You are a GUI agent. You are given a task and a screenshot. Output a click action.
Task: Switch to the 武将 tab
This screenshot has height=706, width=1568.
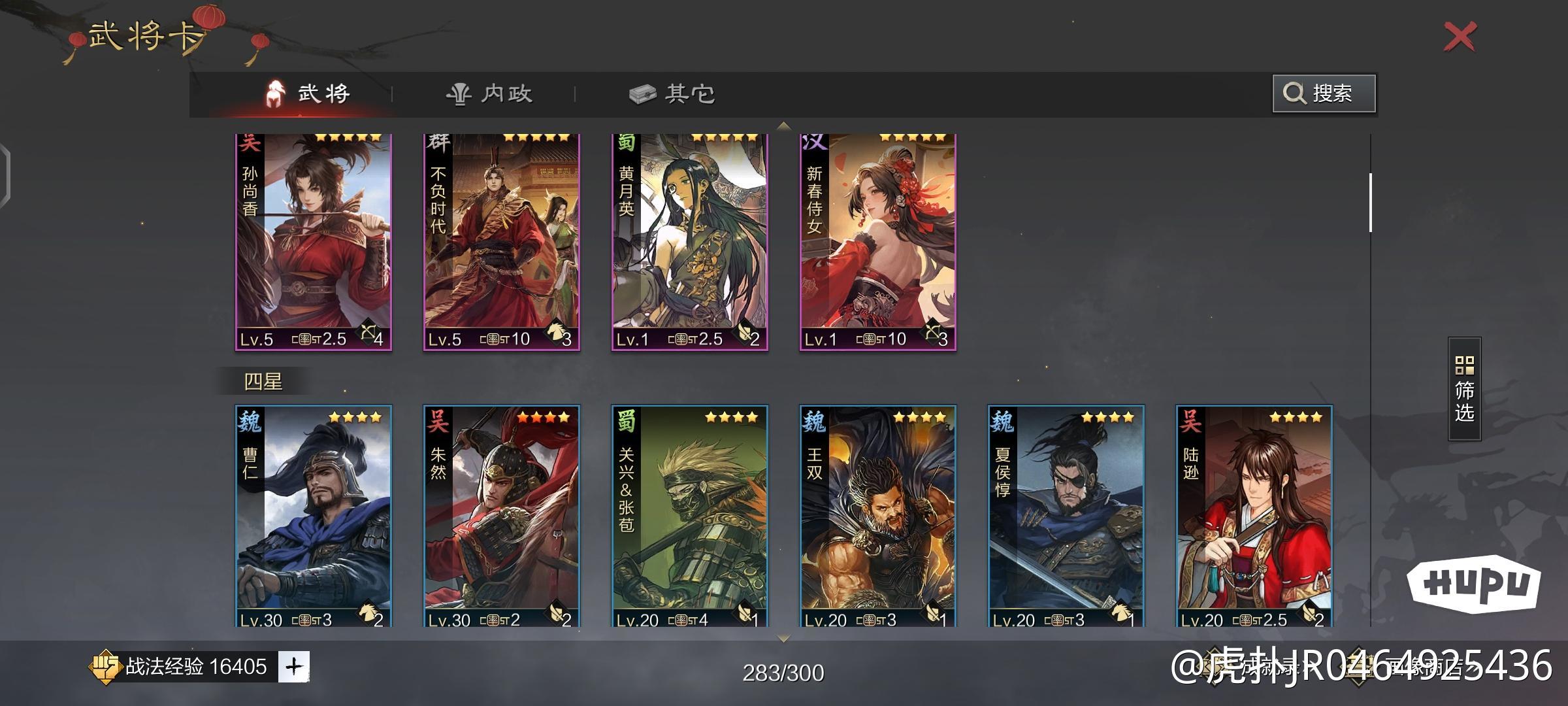click(308, 94)
